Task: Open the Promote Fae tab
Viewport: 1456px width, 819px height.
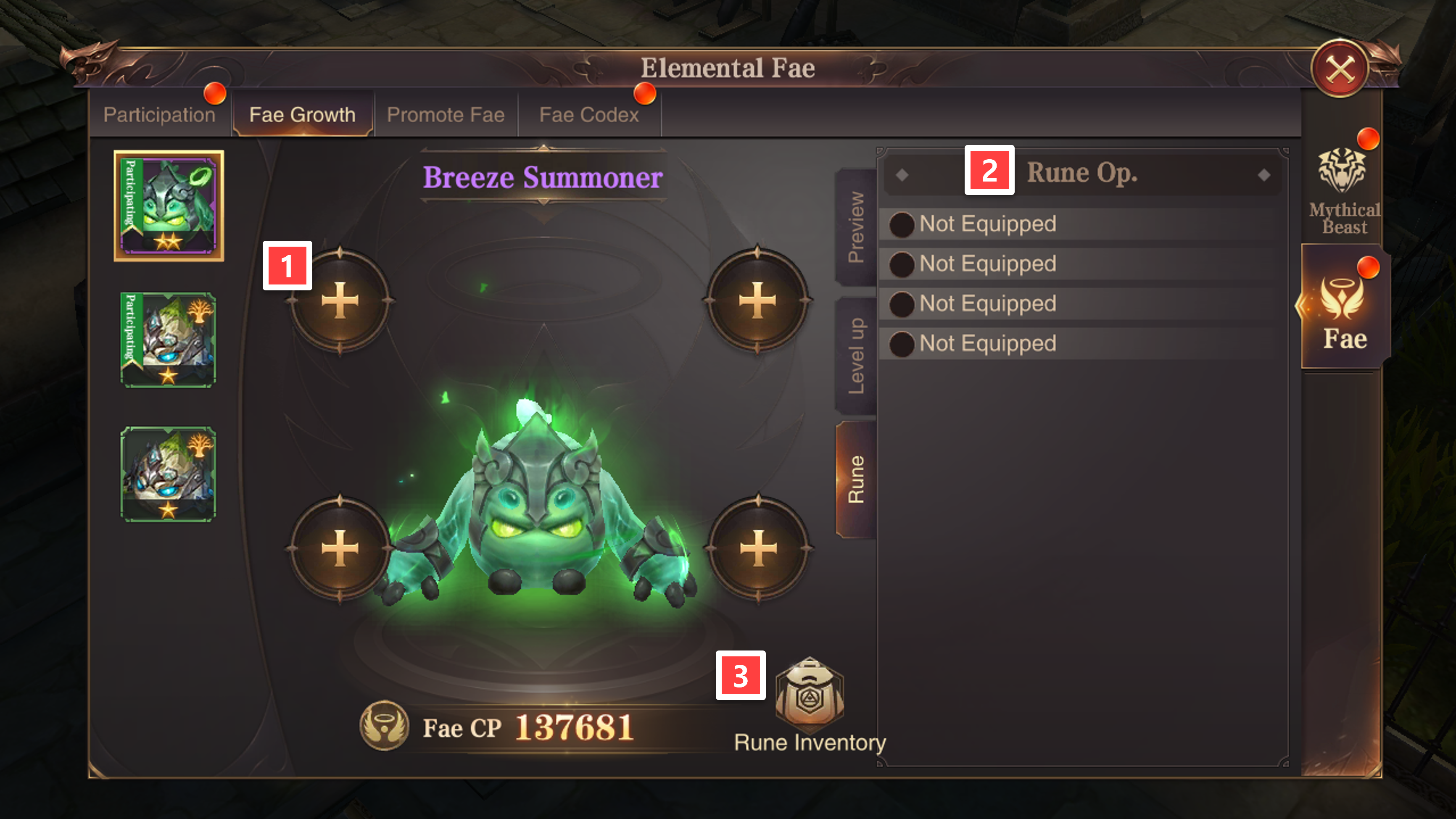Action: click(446, 115)
